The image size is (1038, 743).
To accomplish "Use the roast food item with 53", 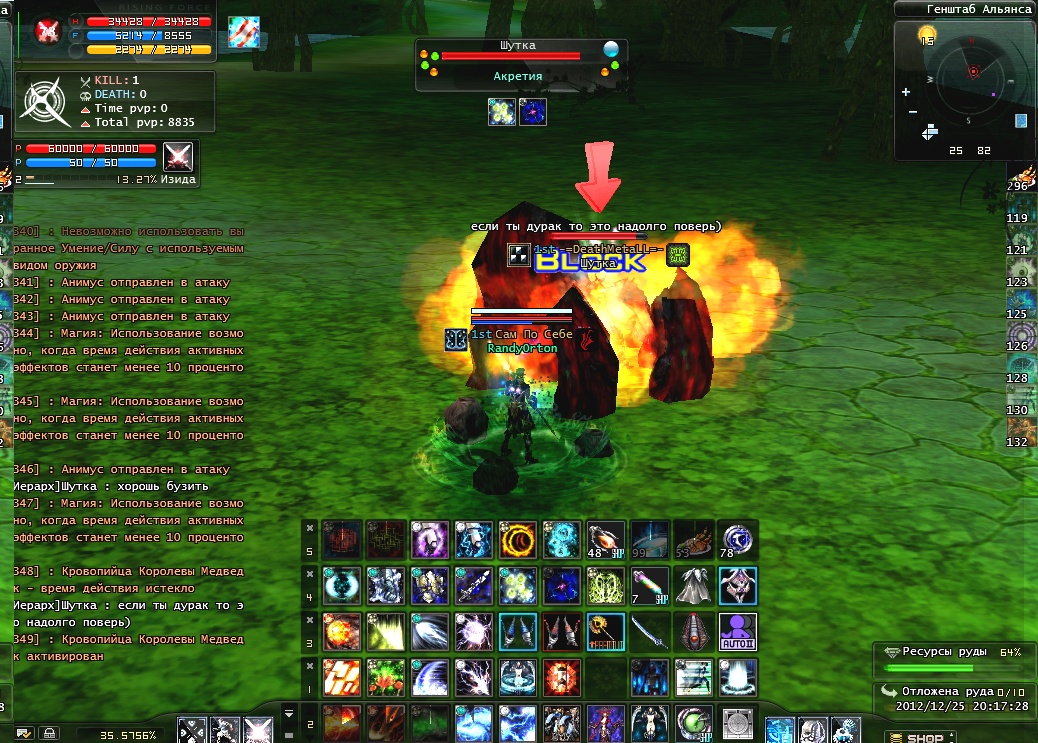I will click(695, 540).
